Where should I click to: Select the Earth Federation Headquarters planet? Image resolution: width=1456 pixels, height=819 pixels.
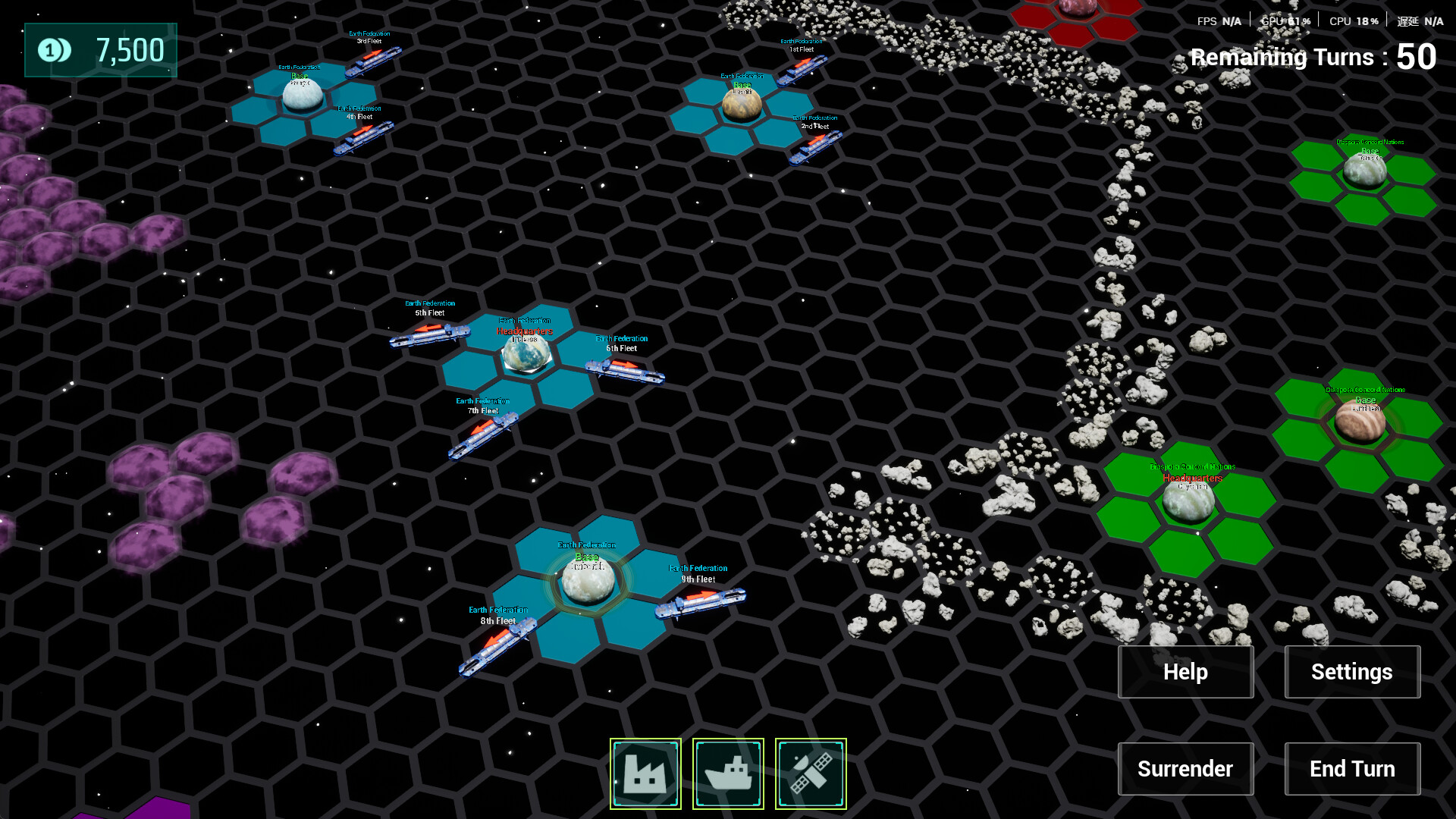(x=525, y=355)
